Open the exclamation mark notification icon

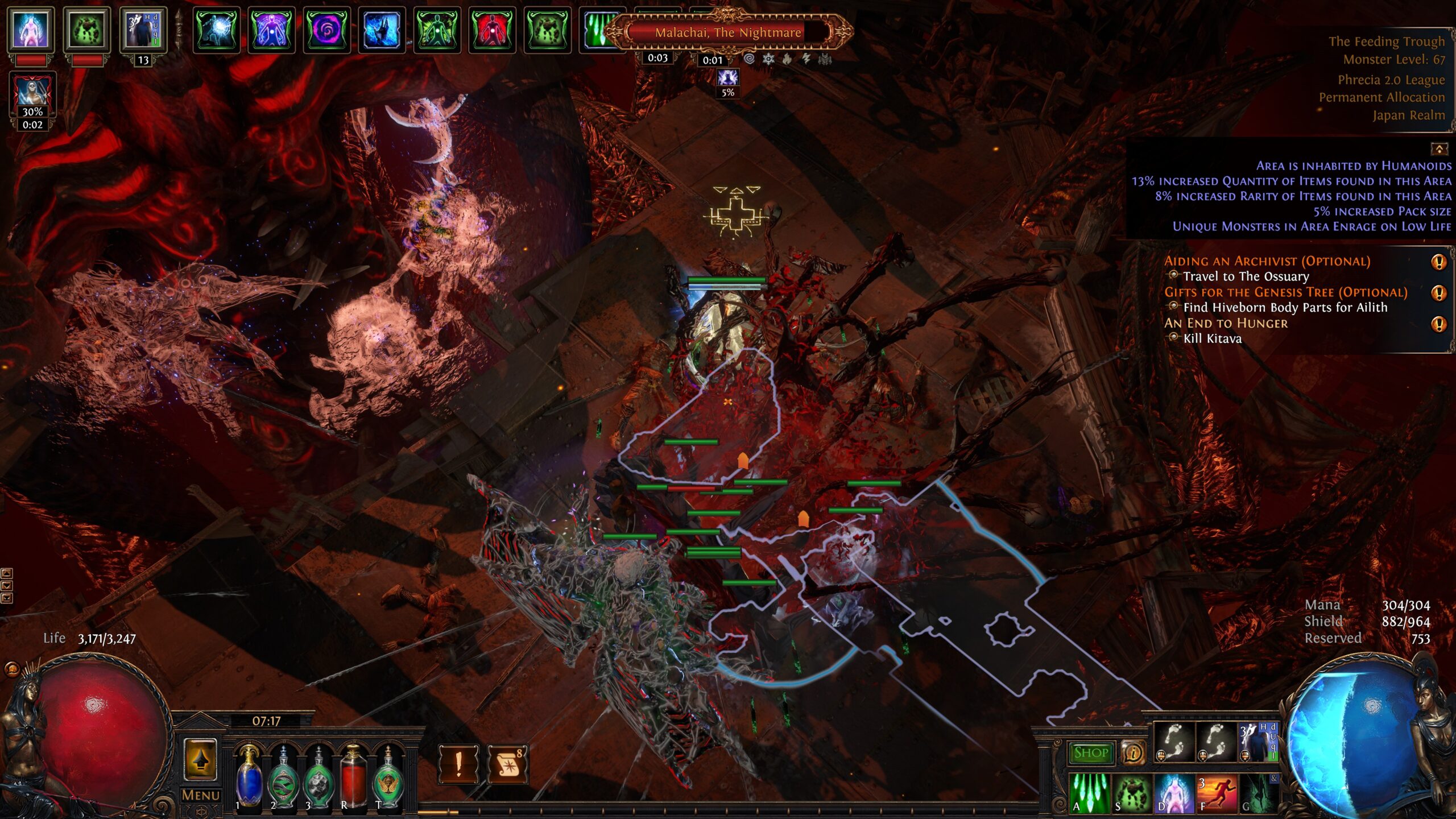(x=458, y=764)
